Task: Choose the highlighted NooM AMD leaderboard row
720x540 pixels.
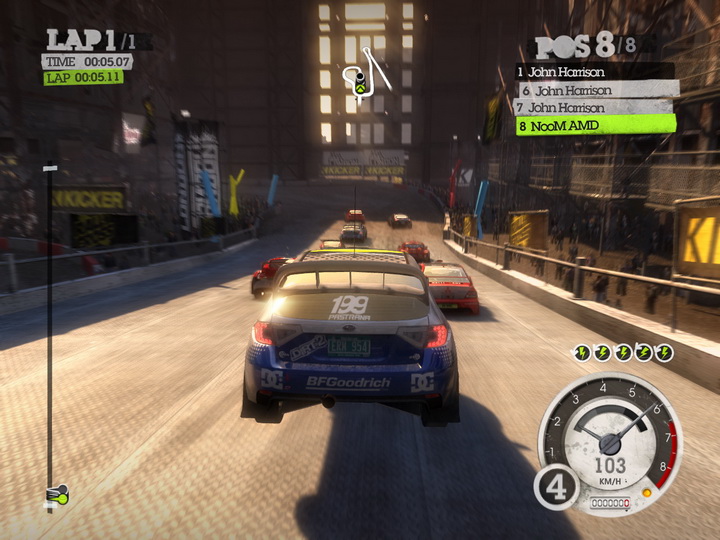Action: [x=594, y=126]
